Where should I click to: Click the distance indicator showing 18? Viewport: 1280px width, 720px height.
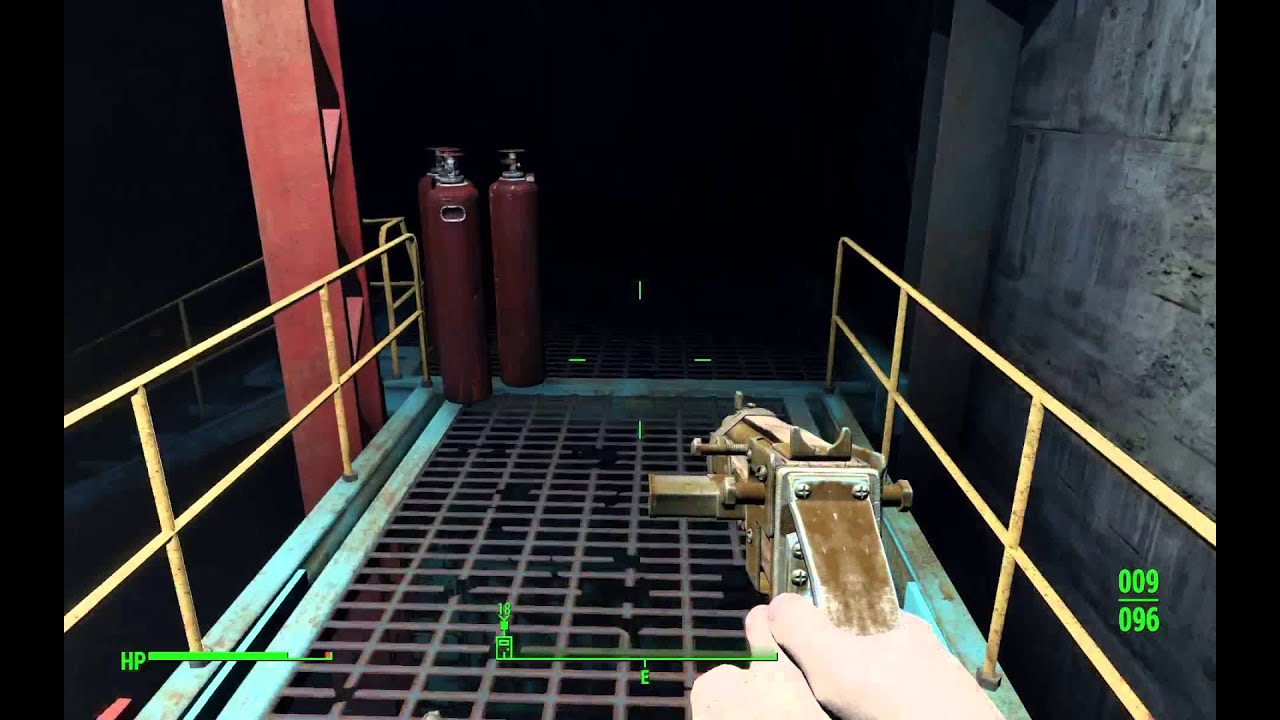[x=503, y=608]
